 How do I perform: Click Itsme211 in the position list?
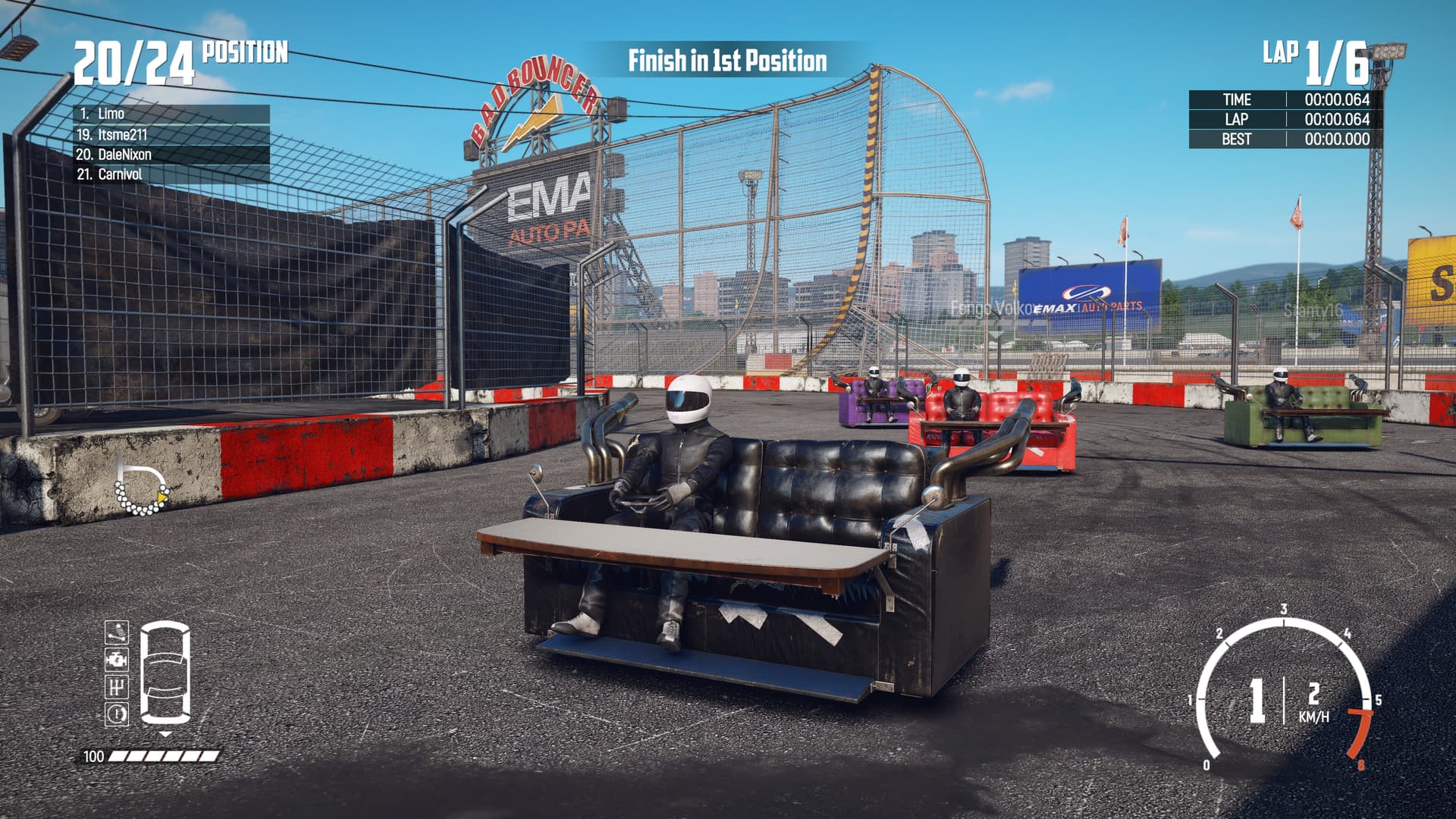[171, 134]
